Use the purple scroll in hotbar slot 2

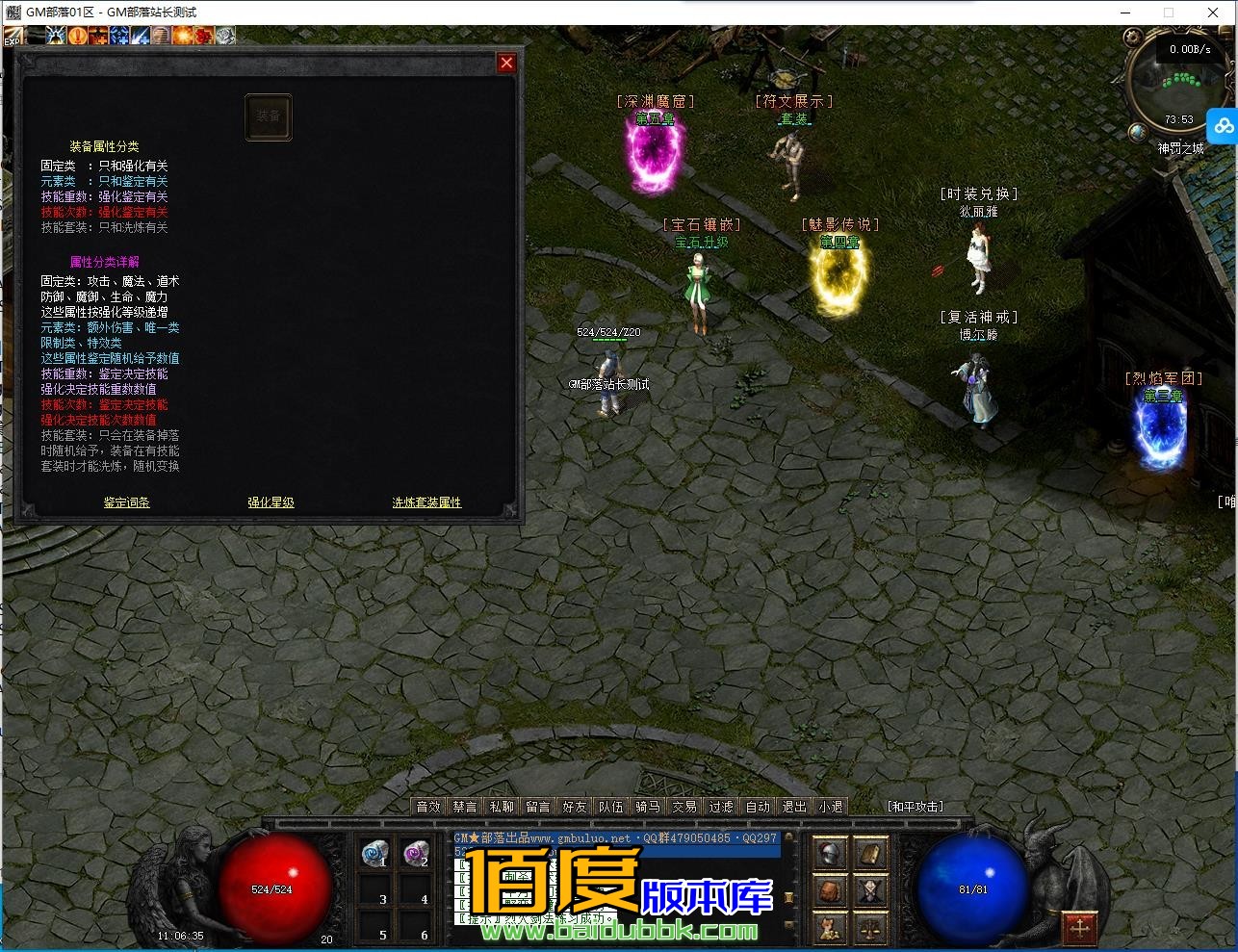(x=416, y=853)
